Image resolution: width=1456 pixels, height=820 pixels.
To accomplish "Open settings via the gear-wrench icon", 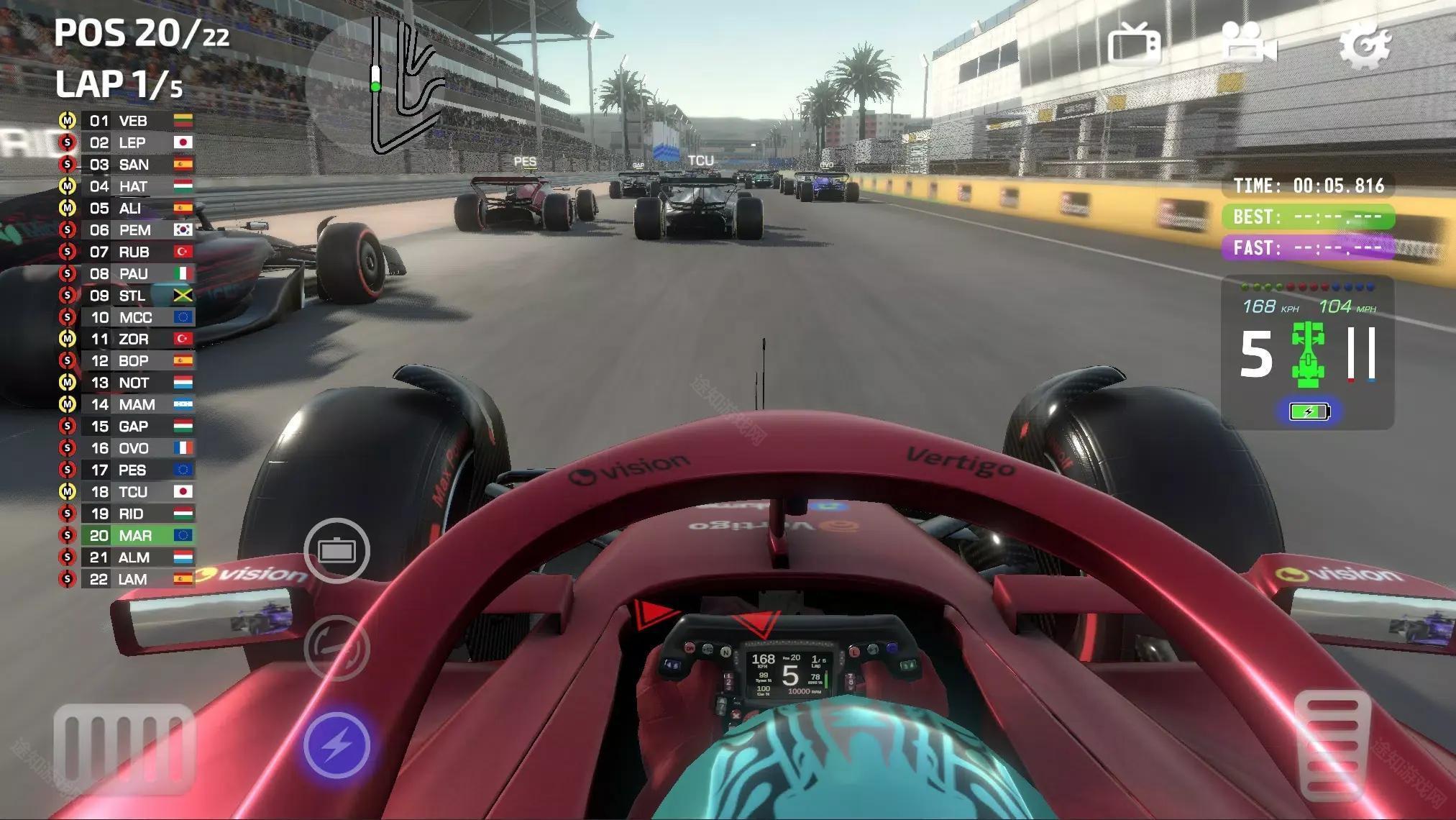I will [1367, 45].
